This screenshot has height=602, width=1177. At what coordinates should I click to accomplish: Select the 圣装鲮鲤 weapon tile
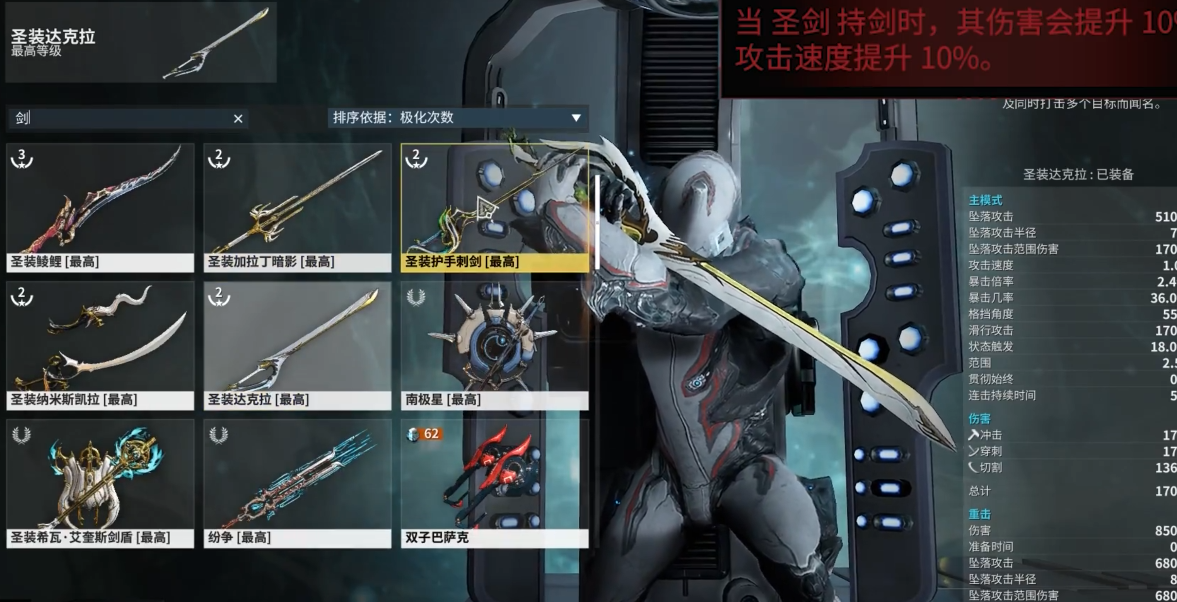tap(100, 207)
